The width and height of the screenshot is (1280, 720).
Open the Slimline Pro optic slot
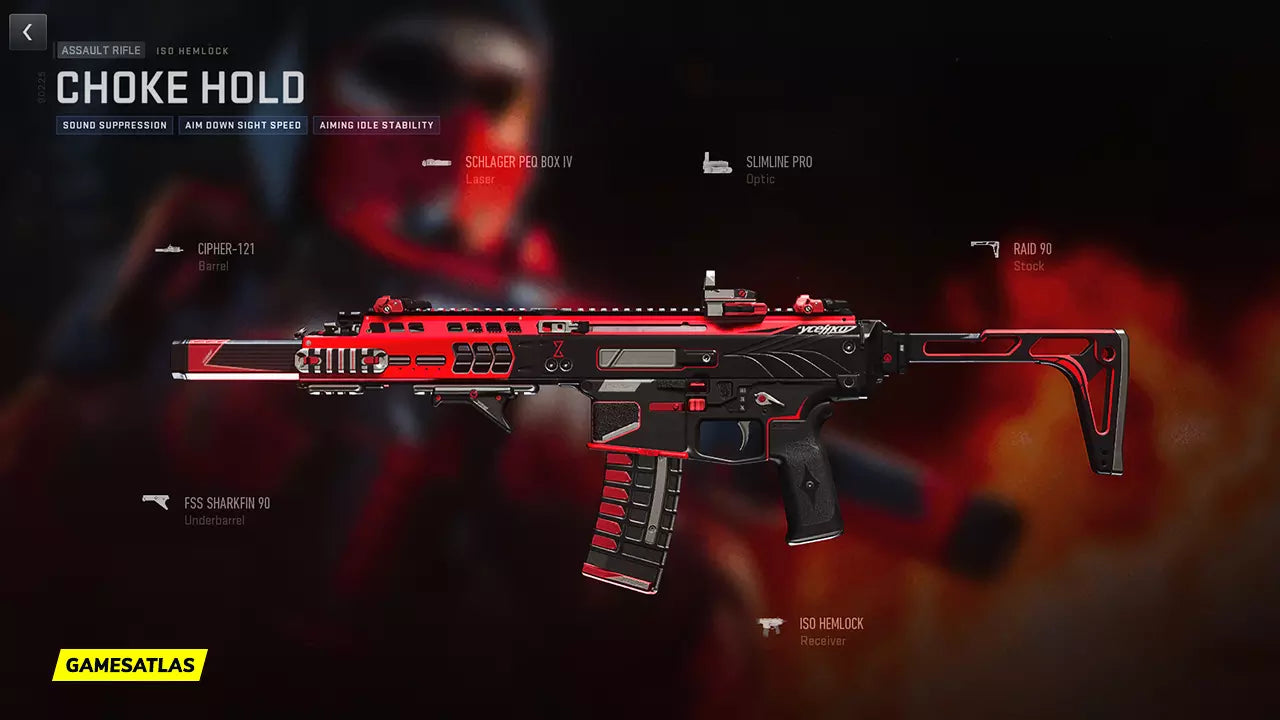(778, 163)
